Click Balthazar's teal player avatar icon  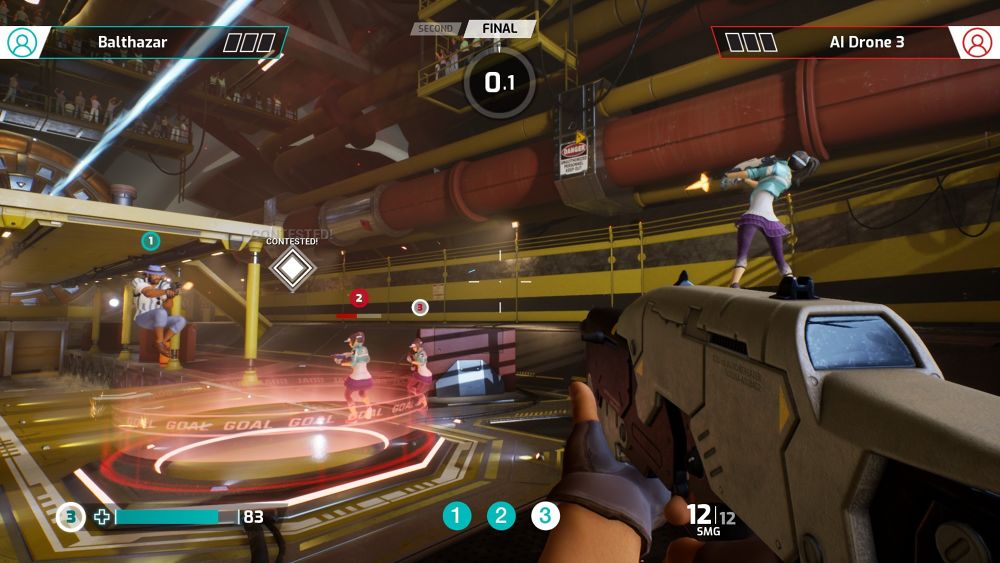[22, 42]
